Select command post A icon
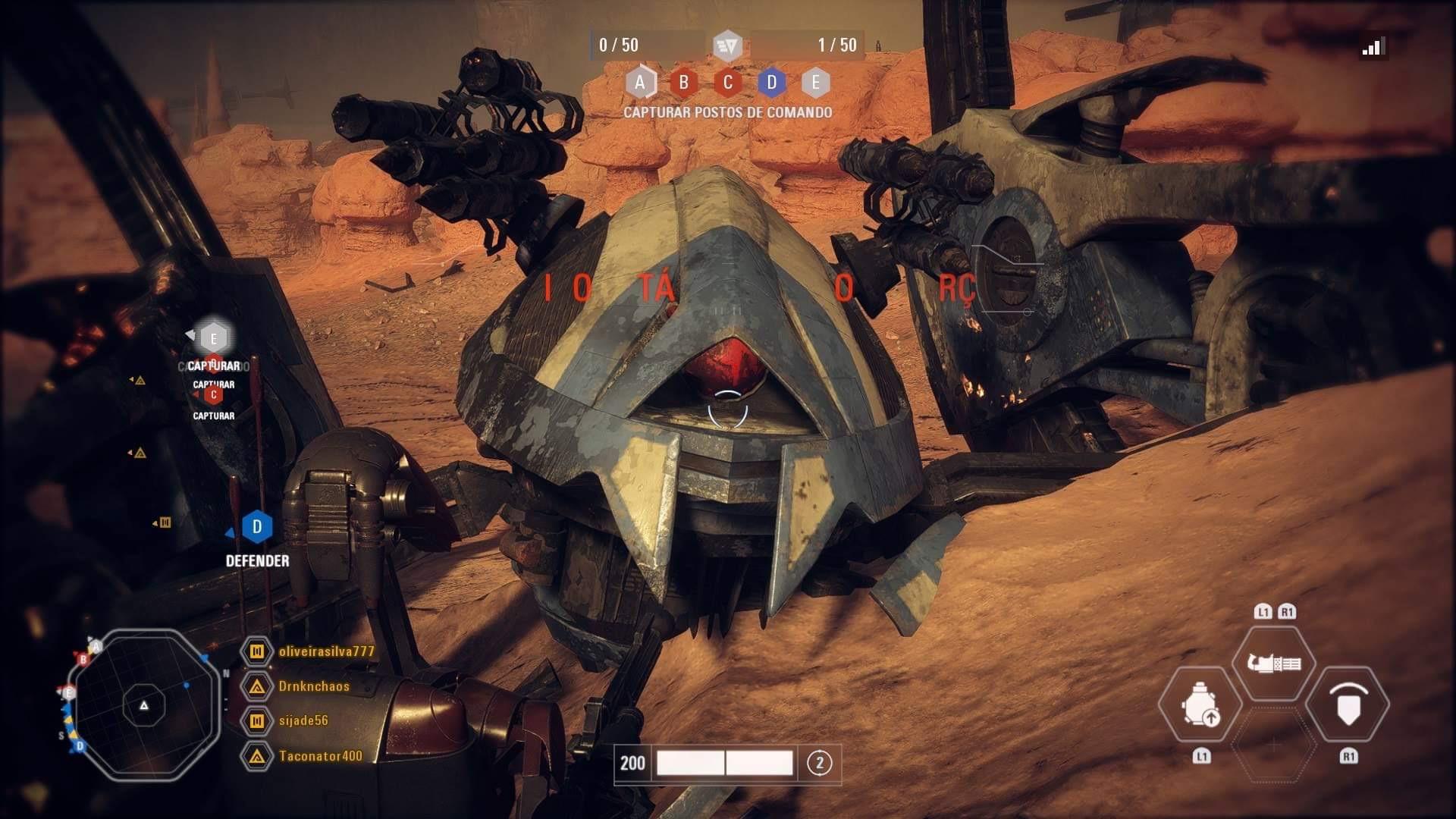The height and width of the screenshot is (819, 1456). (x=640, y=83)
